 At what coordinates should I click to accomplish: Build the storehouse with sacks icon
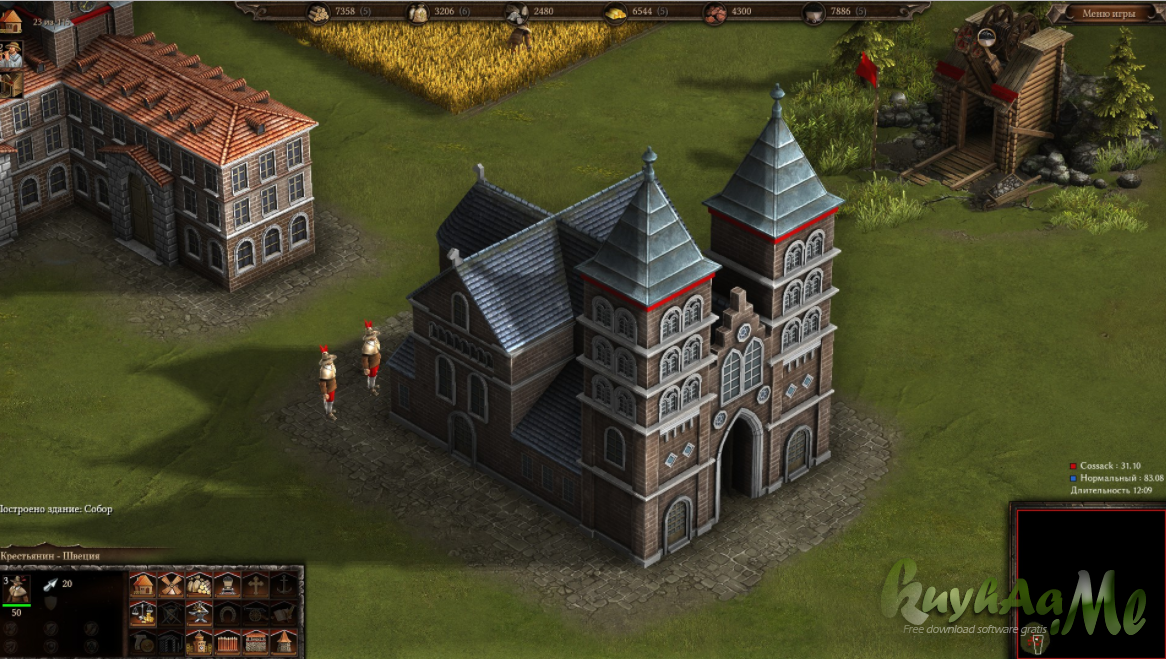pyautogui.click(x=199, y=585)
